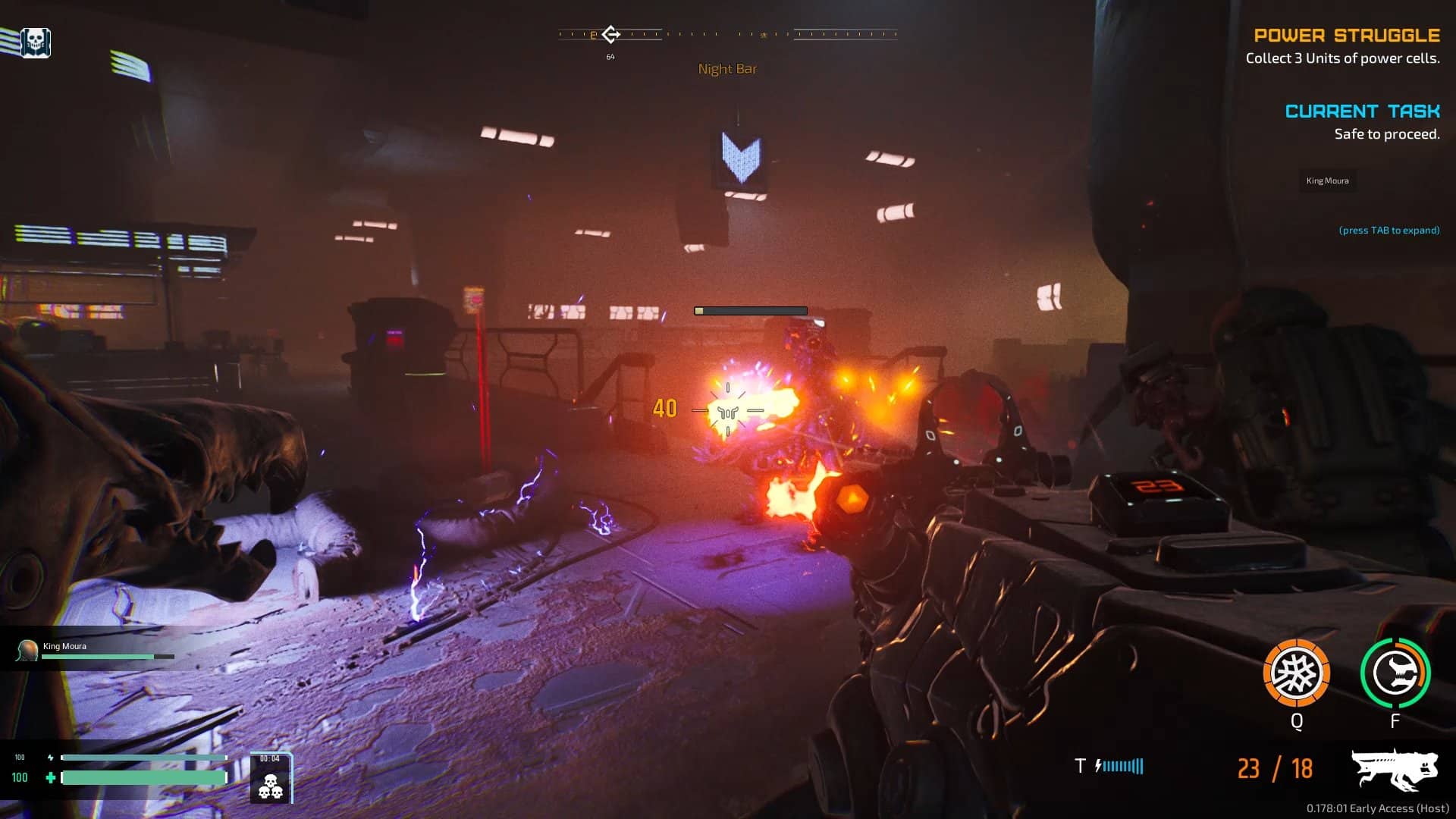1456x819 pixels.
Task: Click the Current Task header
Action: (x=1362, y=111)
